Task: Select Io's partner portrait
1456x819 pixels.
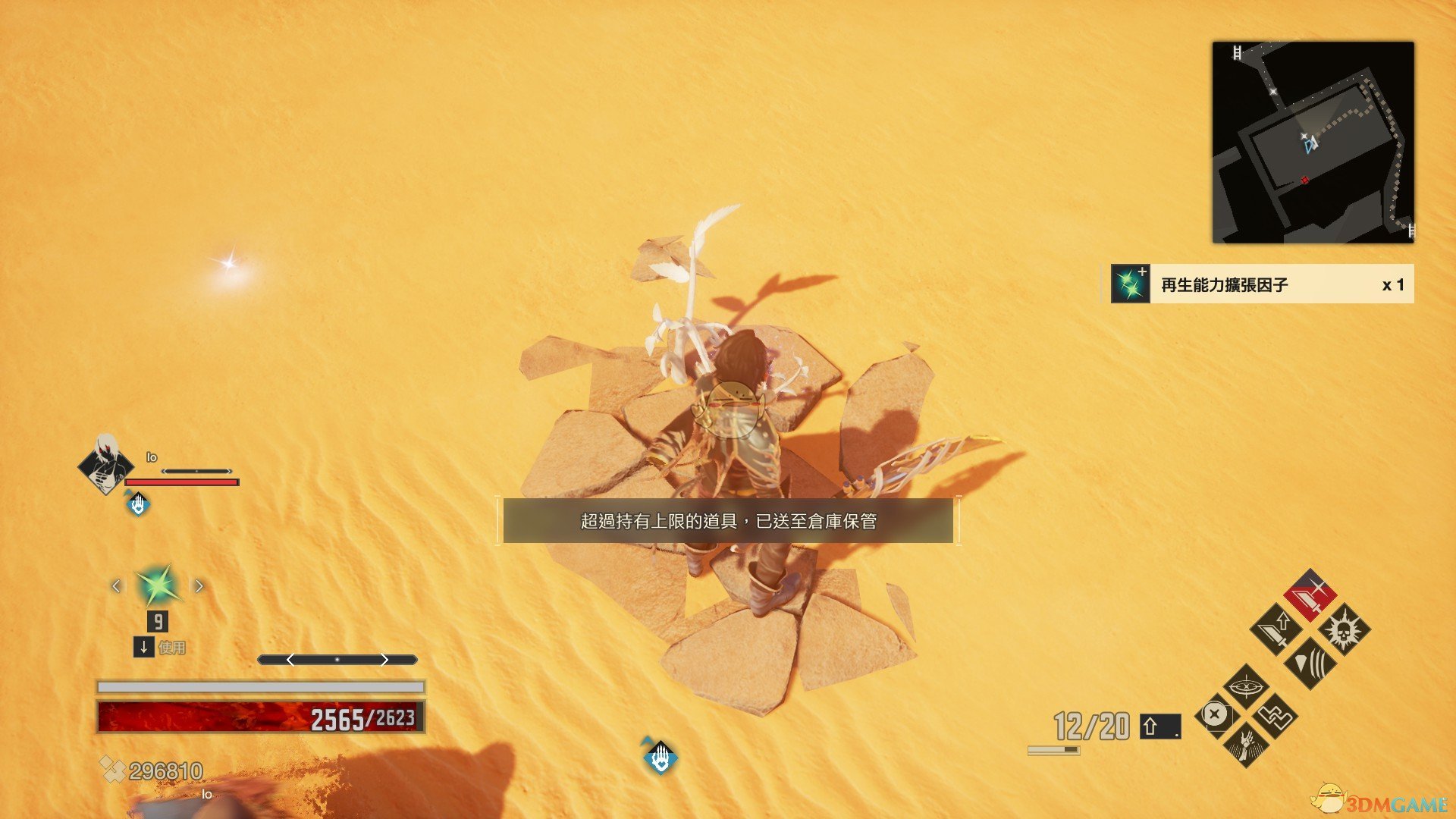Action: coord(105,464)
